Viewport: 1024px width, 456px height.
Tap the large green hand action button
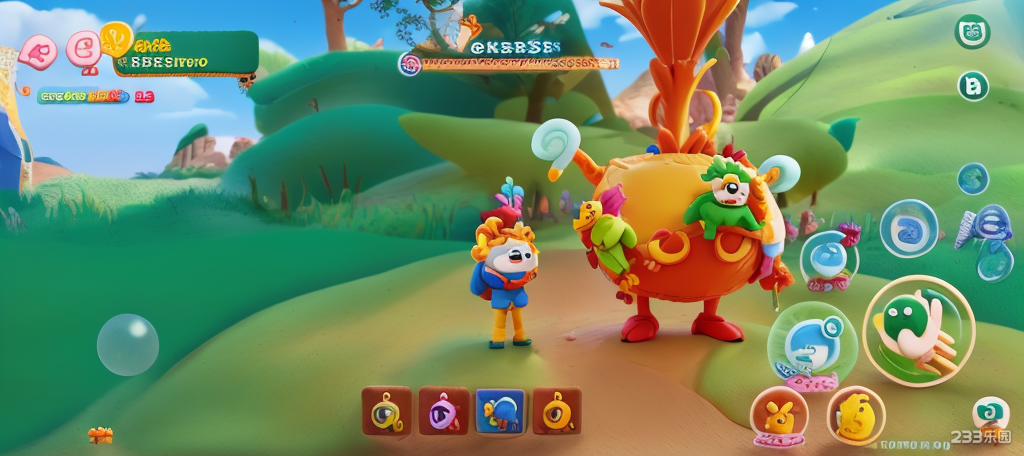(x=918, y=330)
